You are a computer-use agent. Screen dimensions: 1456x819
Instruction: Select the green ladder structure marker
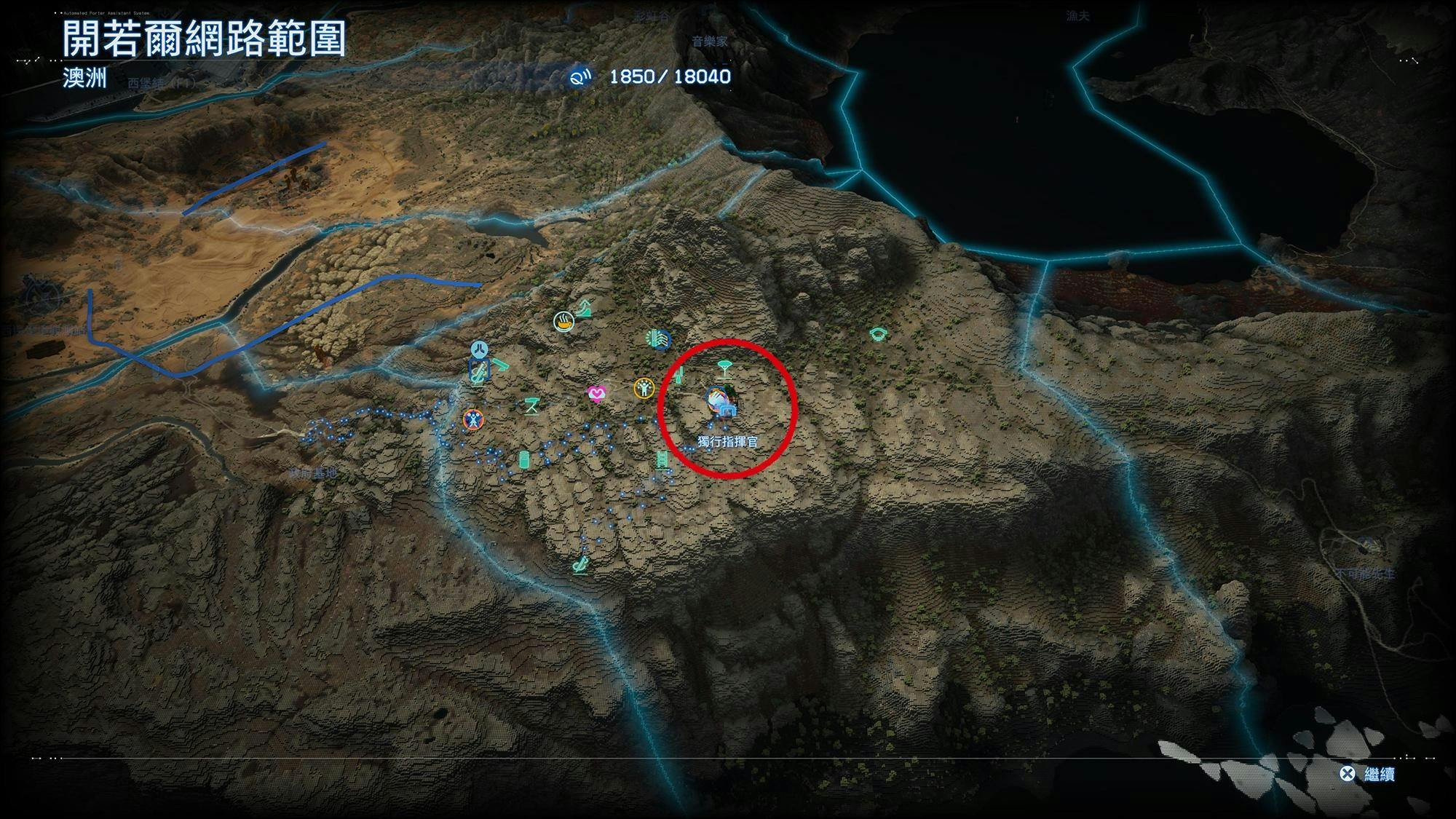tap(662, 459)
